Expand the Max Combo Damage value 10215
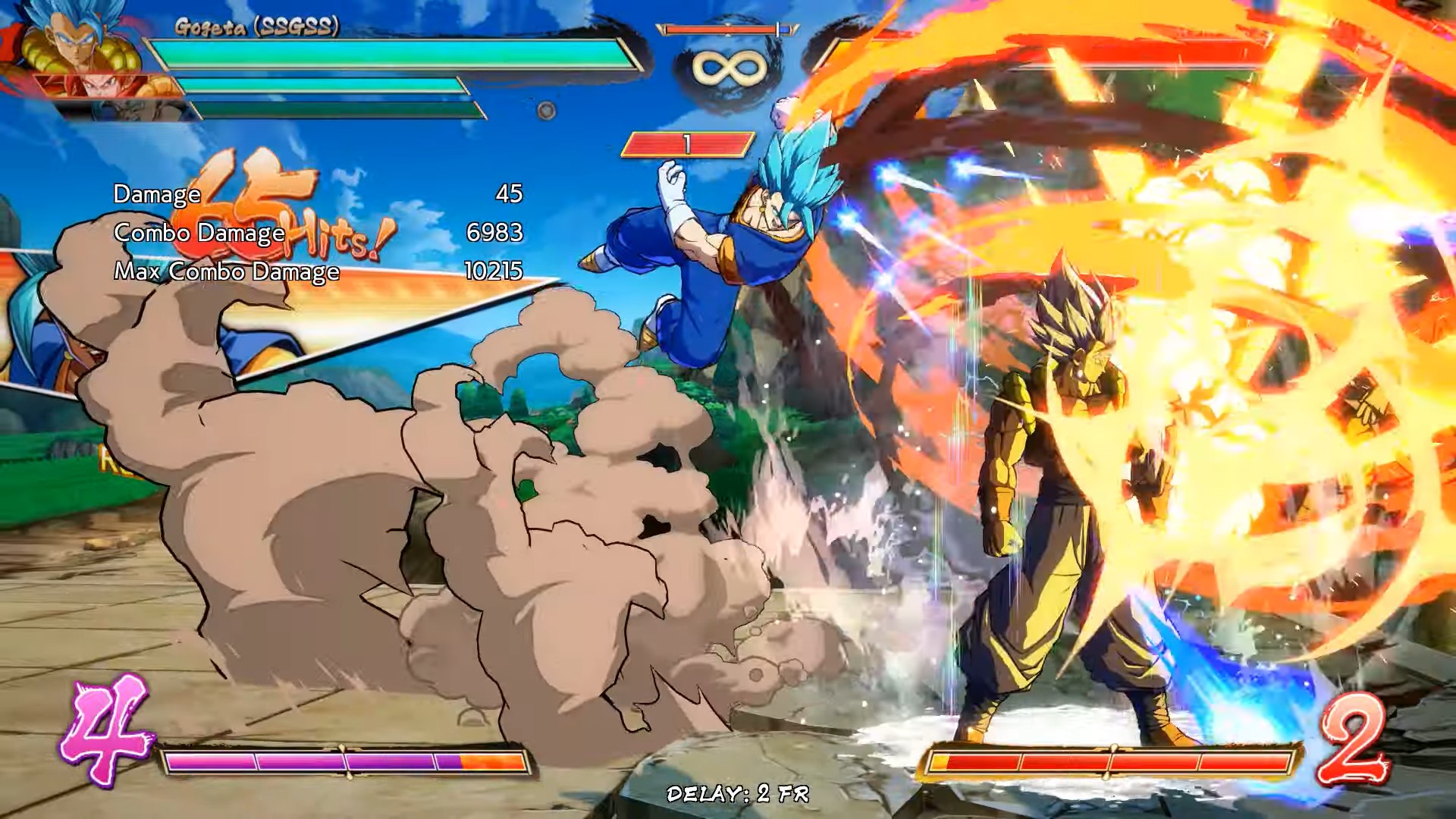 pyautogui.click(x=493, y=271)
